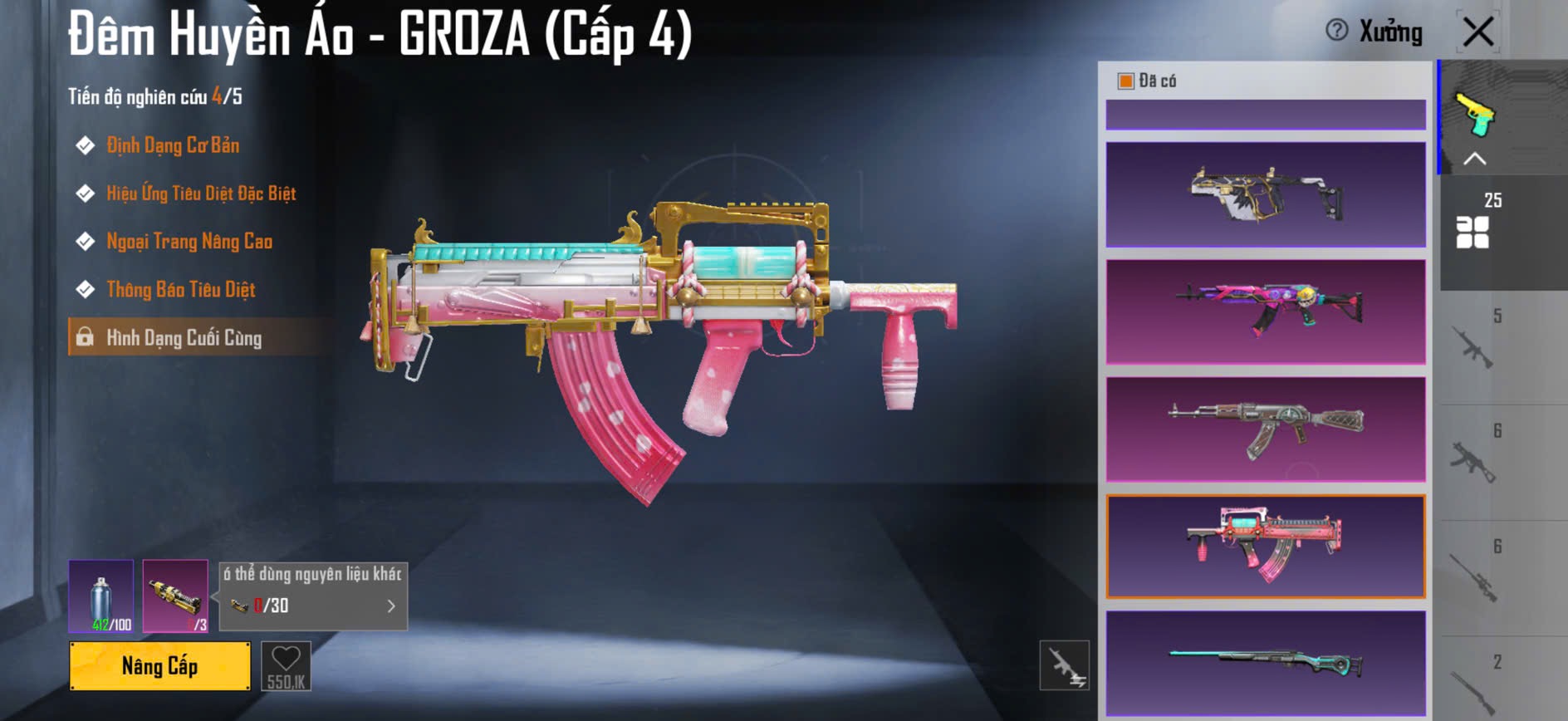1568x721 pixels.
Task: Tick the Đã có owned filter checkbox
Action: 1126,81
